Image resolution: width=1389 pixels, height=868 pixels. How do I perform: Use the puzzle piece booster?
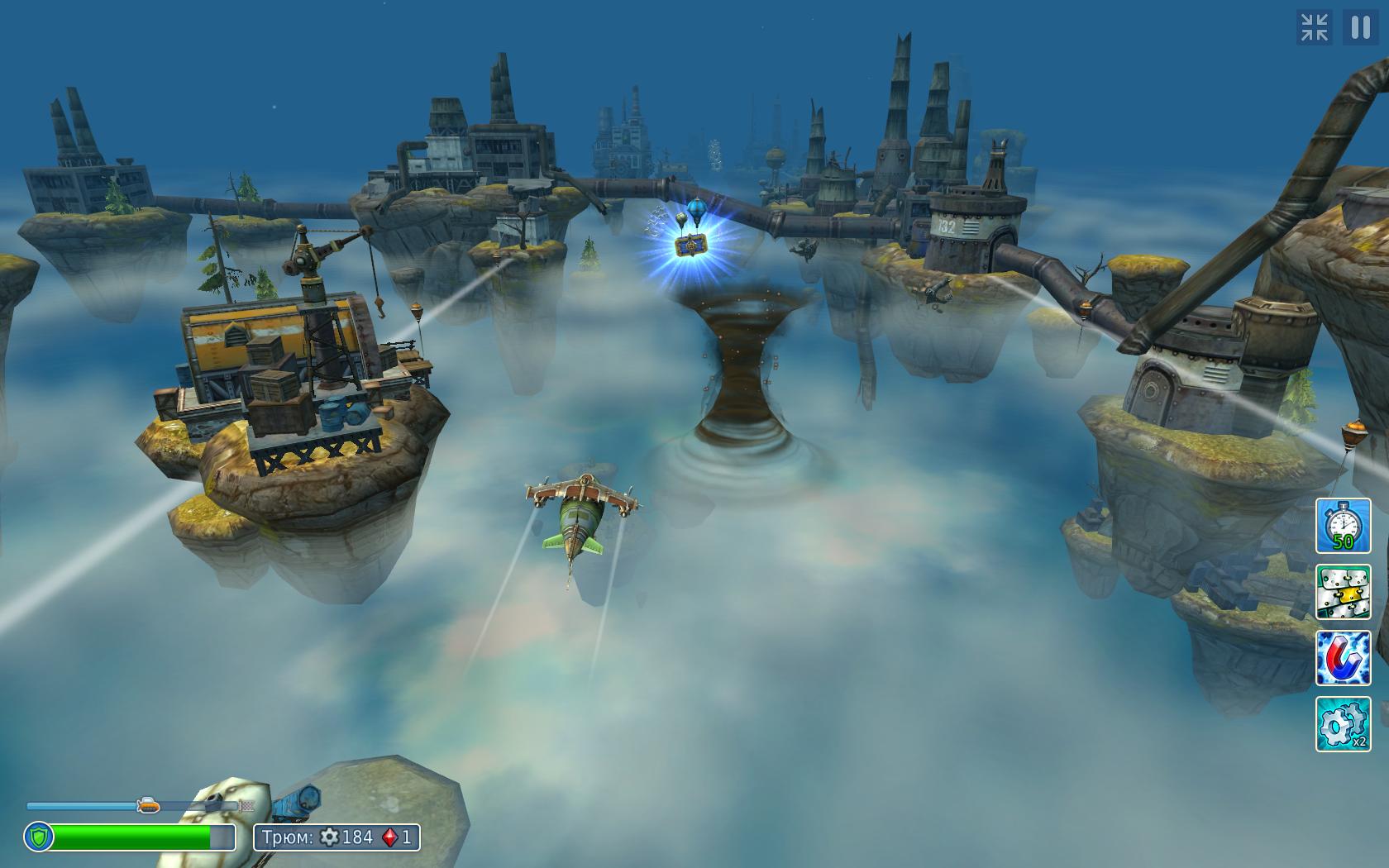coord(1343,592)
